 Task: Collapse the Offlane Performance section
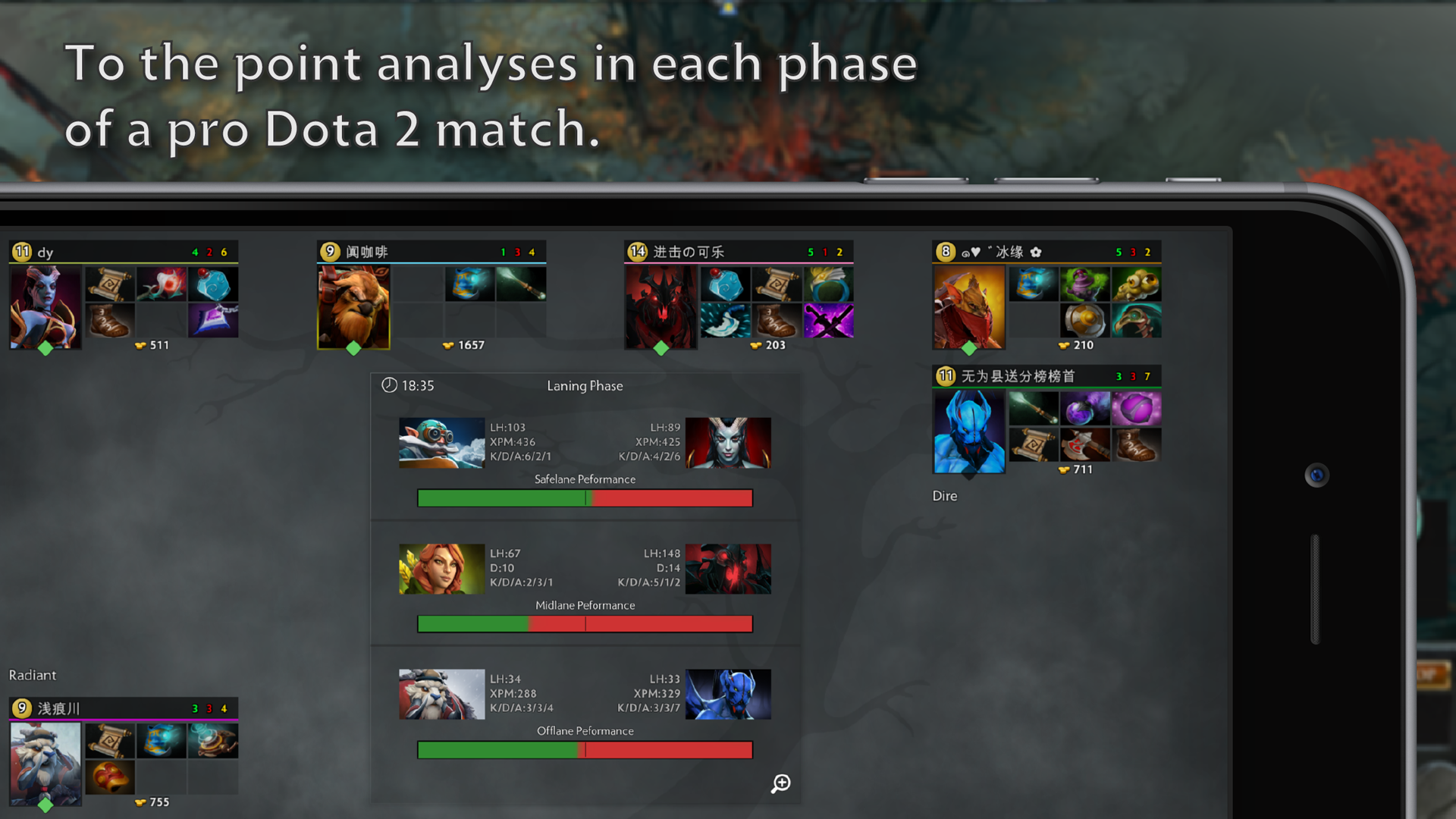584,730
